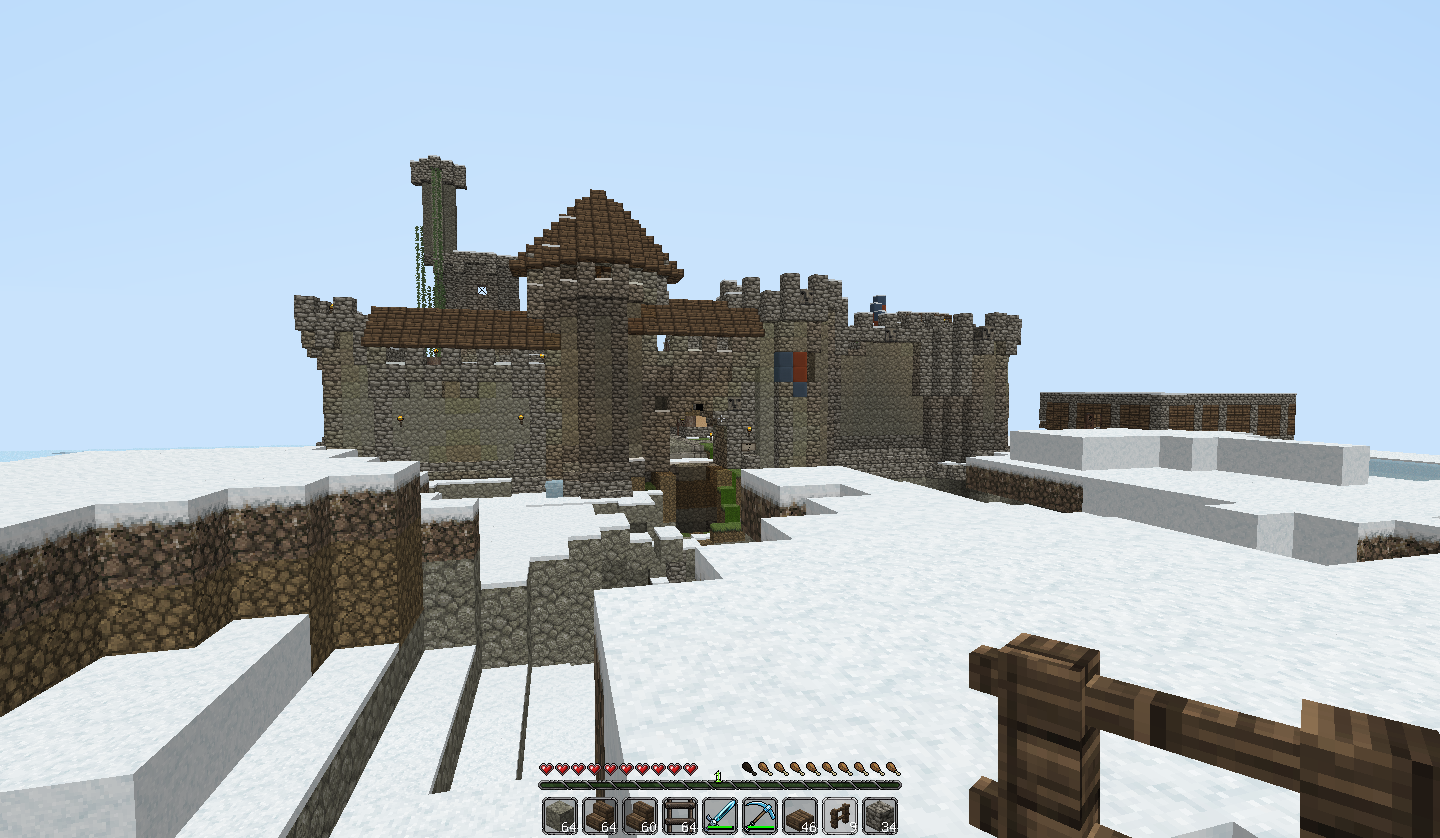Select the wooden stairs stack of 60
This screenshot has height=838, width=1440.
[640, 815]
